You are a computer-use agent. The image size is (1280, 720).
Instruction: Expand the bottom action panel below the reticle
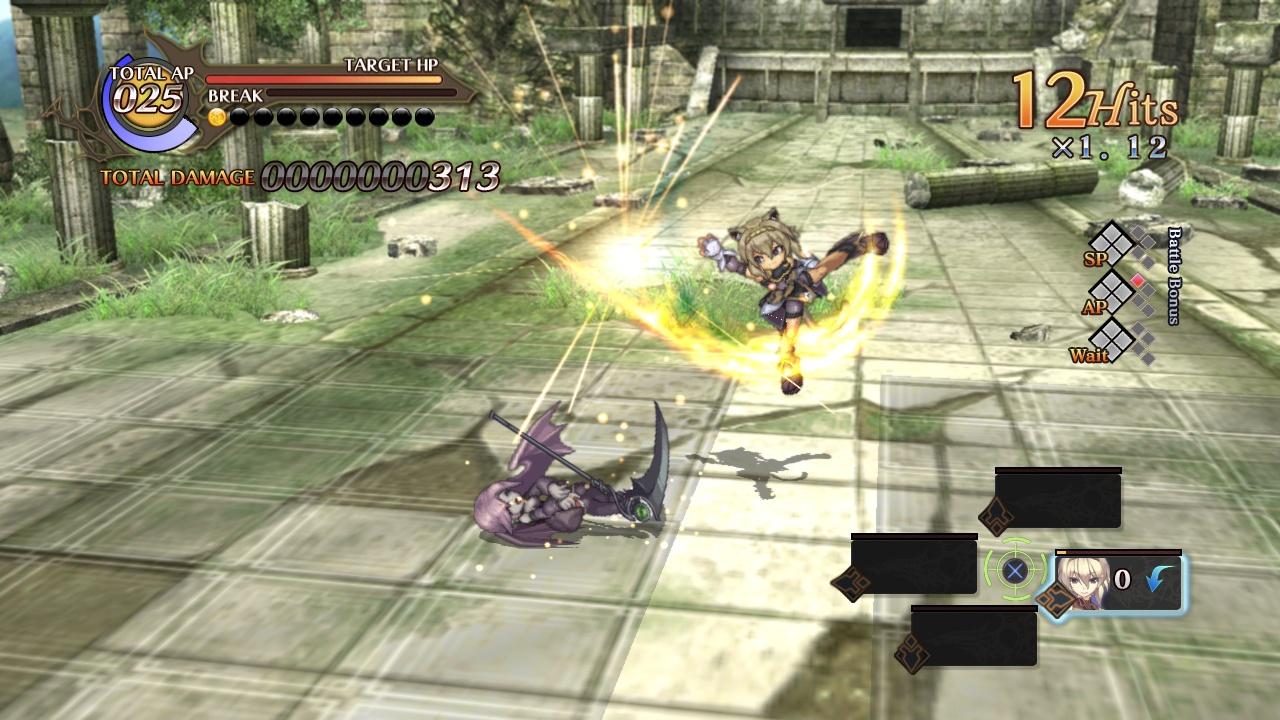point(974,637)
